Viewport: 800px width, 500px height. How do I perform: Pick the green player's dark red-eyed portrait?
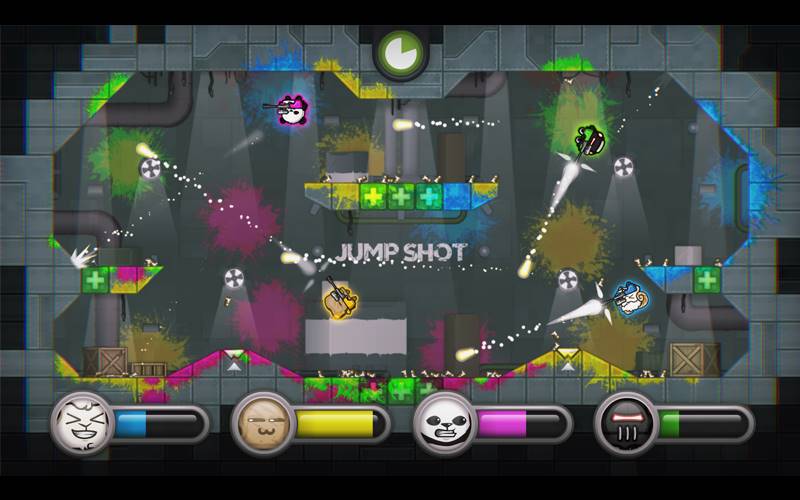[x=625, y=423]
